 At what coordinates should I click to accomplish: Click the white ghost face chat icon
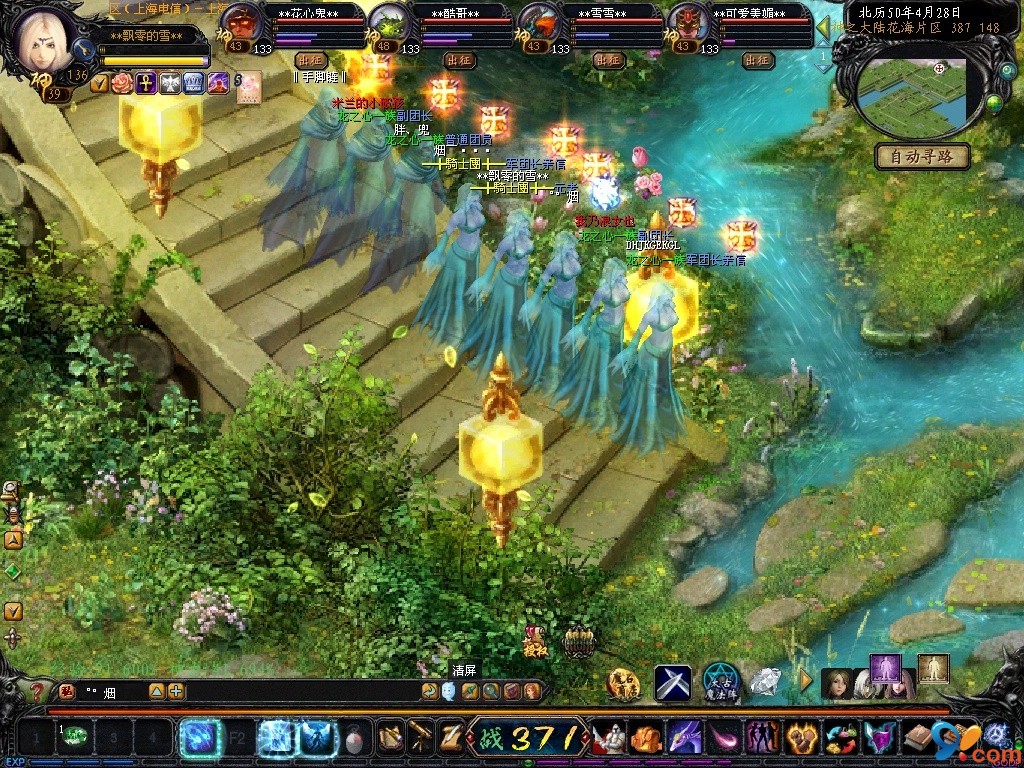[x=449, y=691]
